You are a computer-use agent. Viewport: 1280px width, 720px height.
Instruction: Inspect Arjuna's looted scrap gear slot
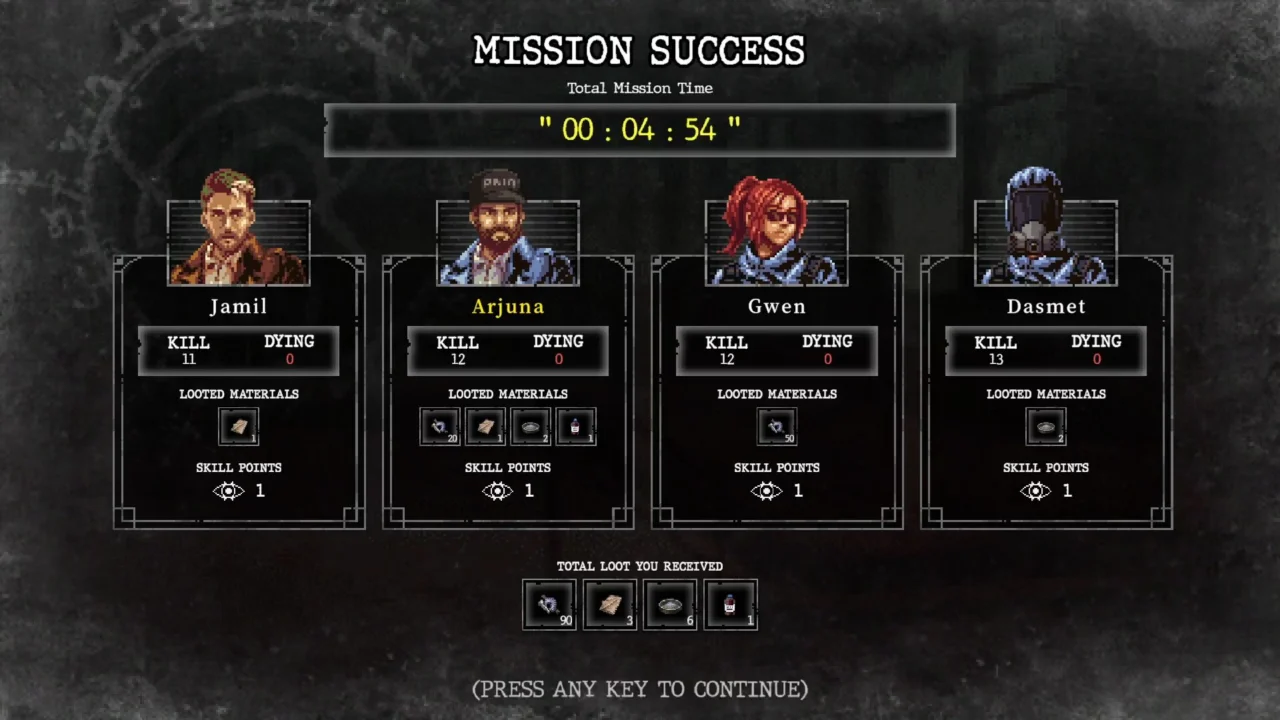pos(440,427)
